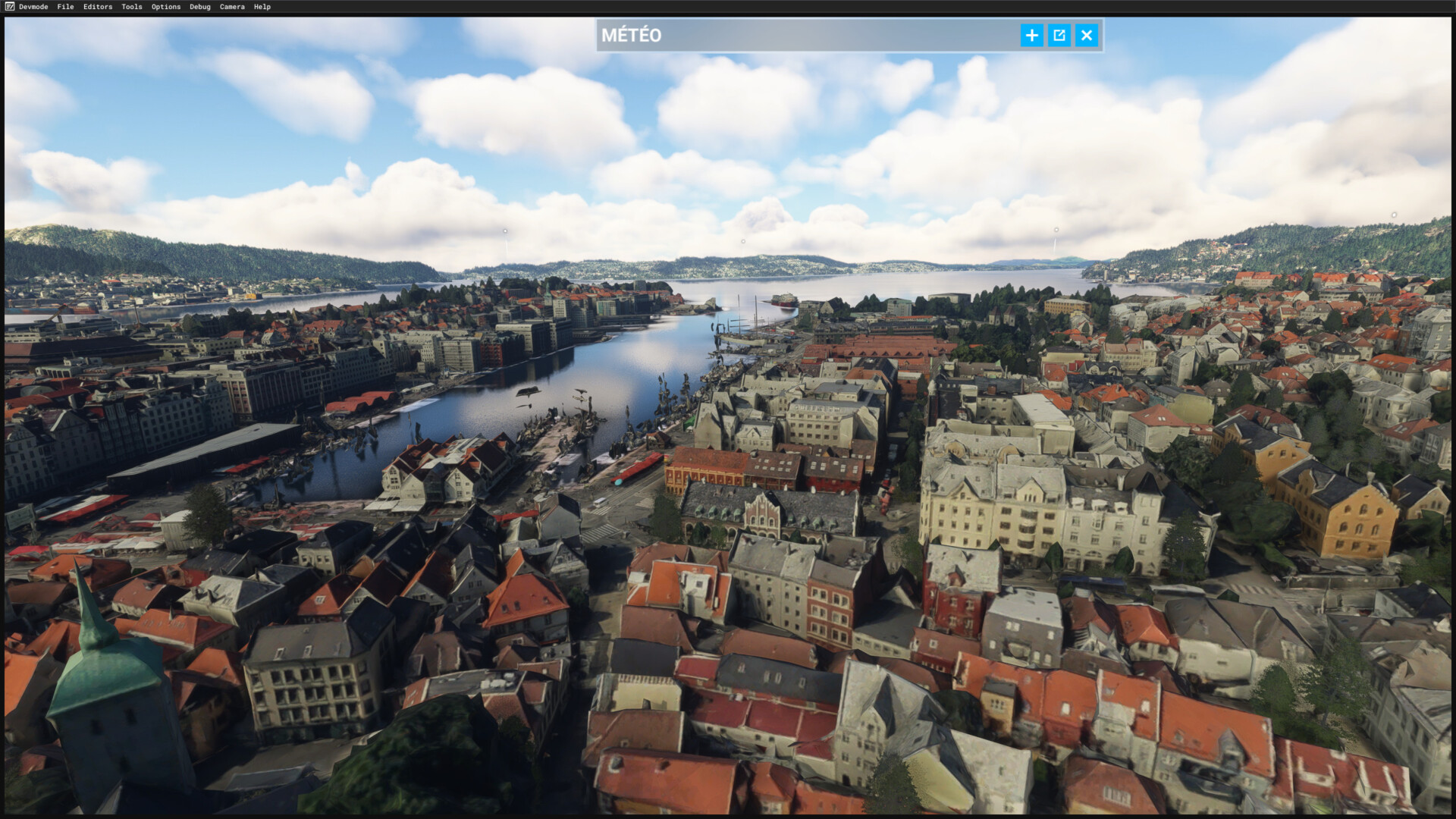The width and height of the screenshot is (1456, 819).
Task: Open the Camera menu
Action: point(232,7)
